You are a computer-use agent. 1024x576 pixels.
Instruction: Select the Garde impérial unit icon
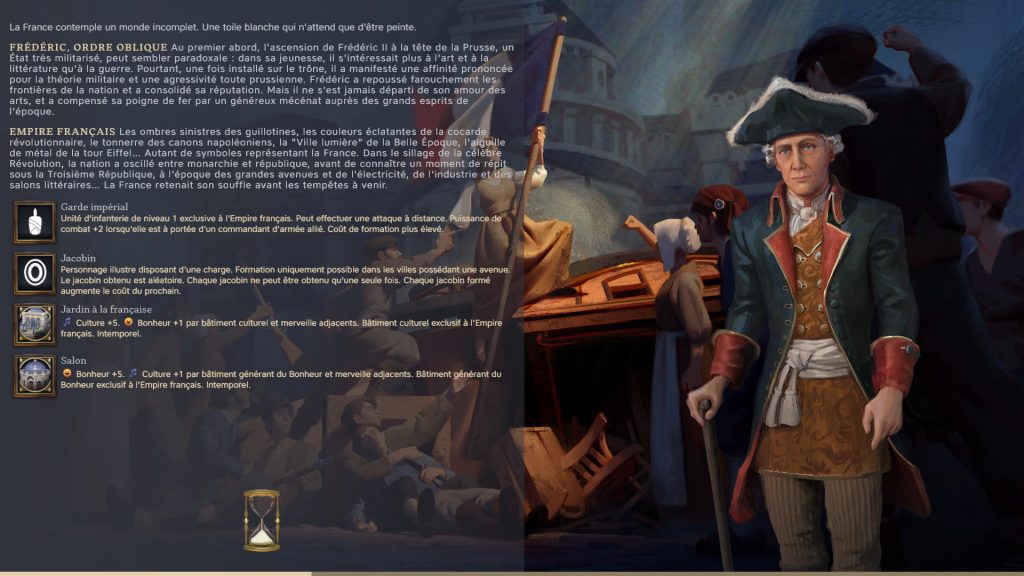[x=35, y=221]
